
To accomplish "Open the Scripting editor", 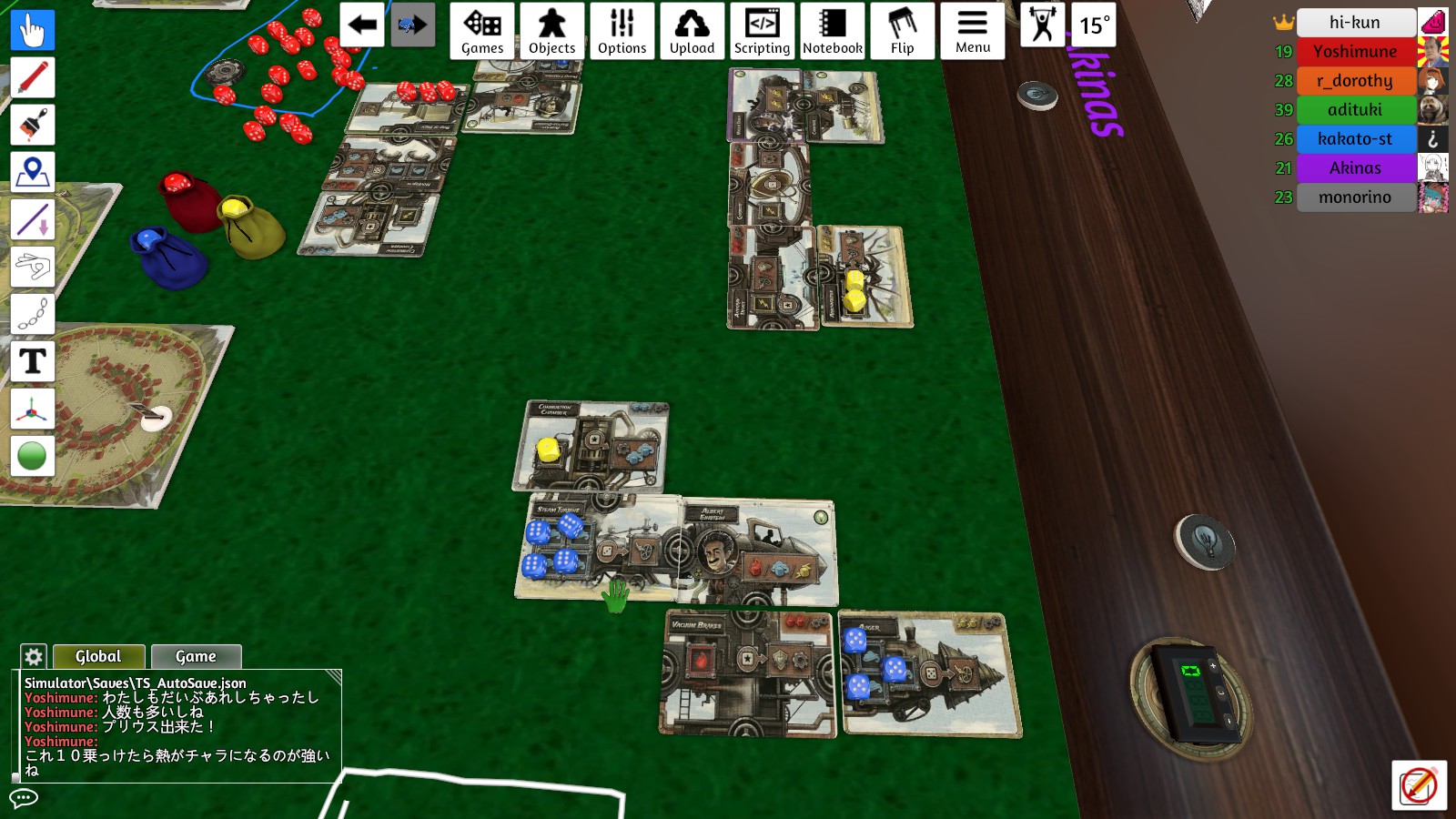I will [x=762, y=30].
